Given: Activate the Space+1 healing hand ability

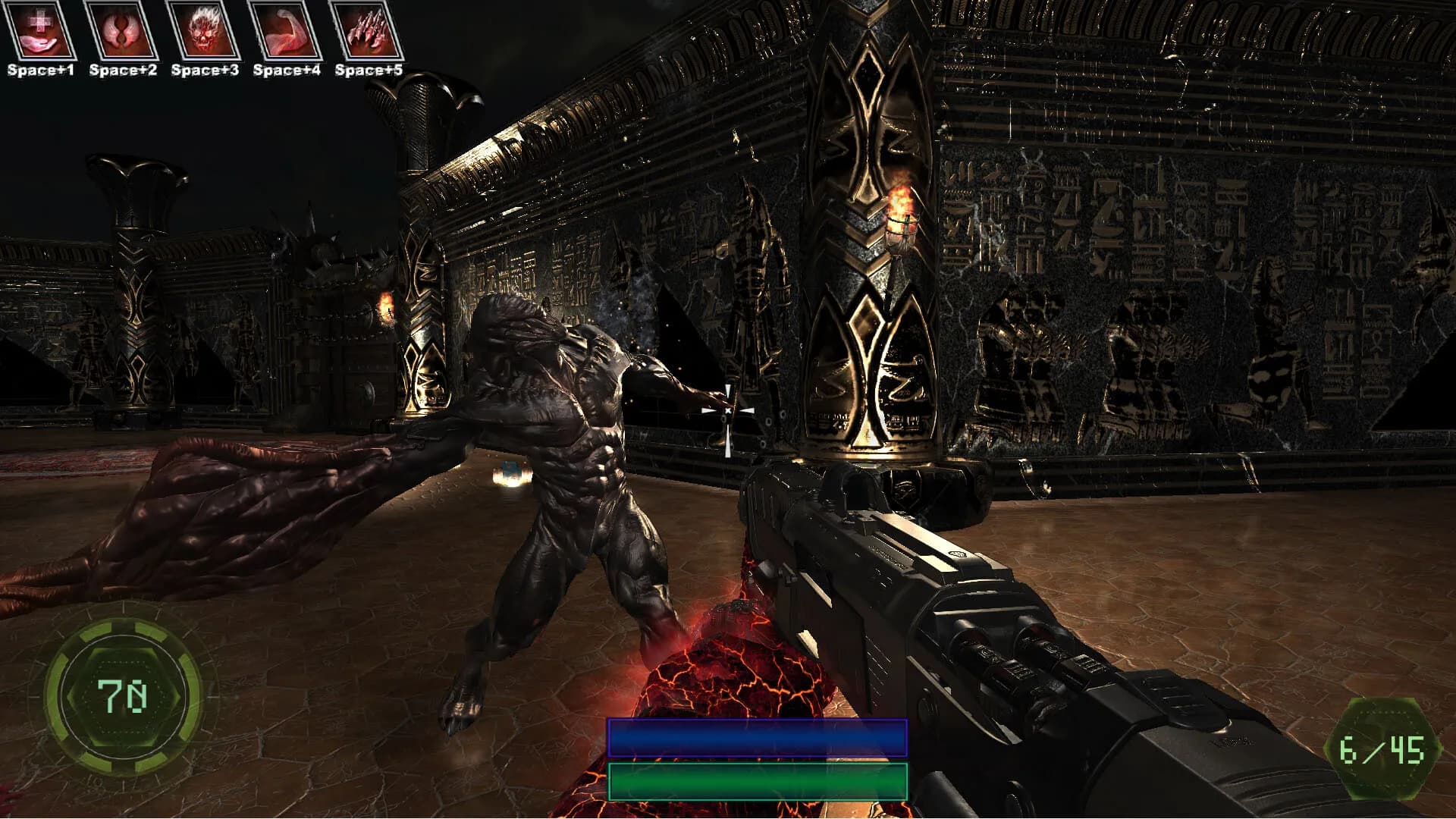Looking at the screenshot, I should 40,30.
